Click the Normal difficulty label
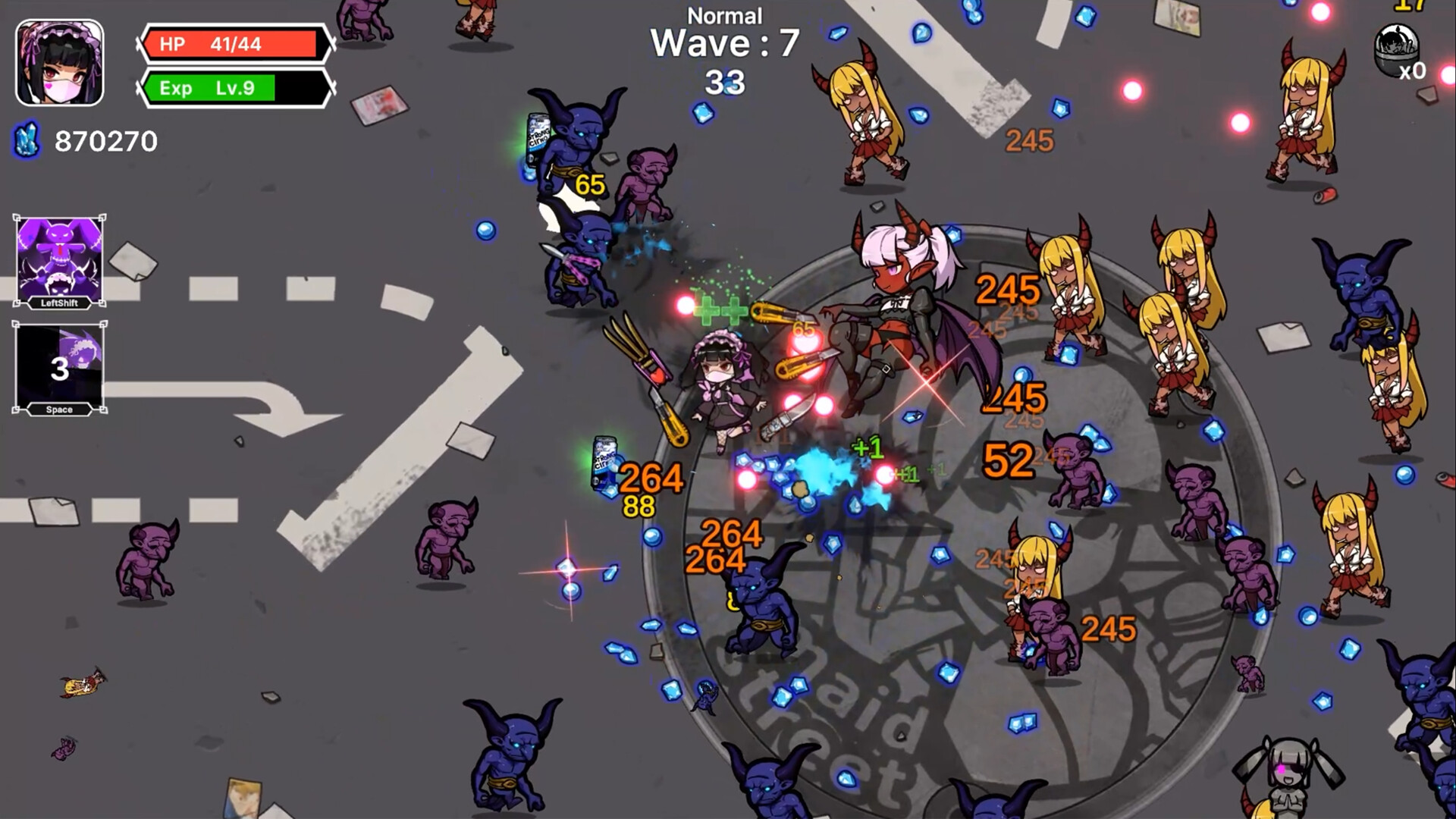Screen dimensions: 1456x819 click(x=724, y=15)
